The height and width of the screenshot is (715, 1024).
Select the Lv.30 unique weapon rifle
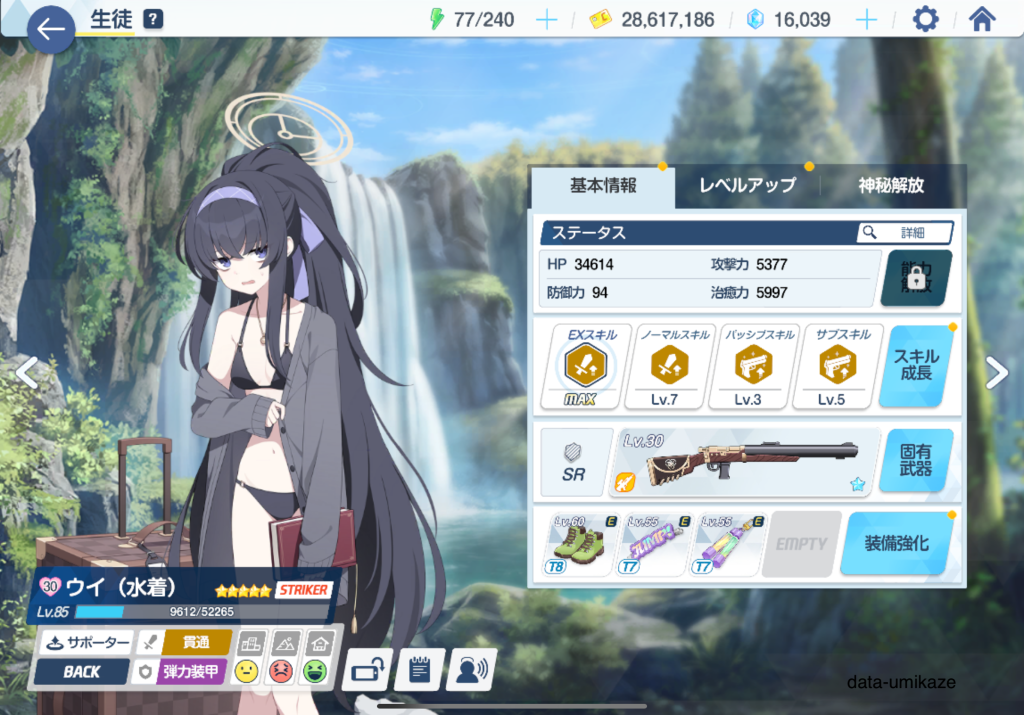point(746,461)
